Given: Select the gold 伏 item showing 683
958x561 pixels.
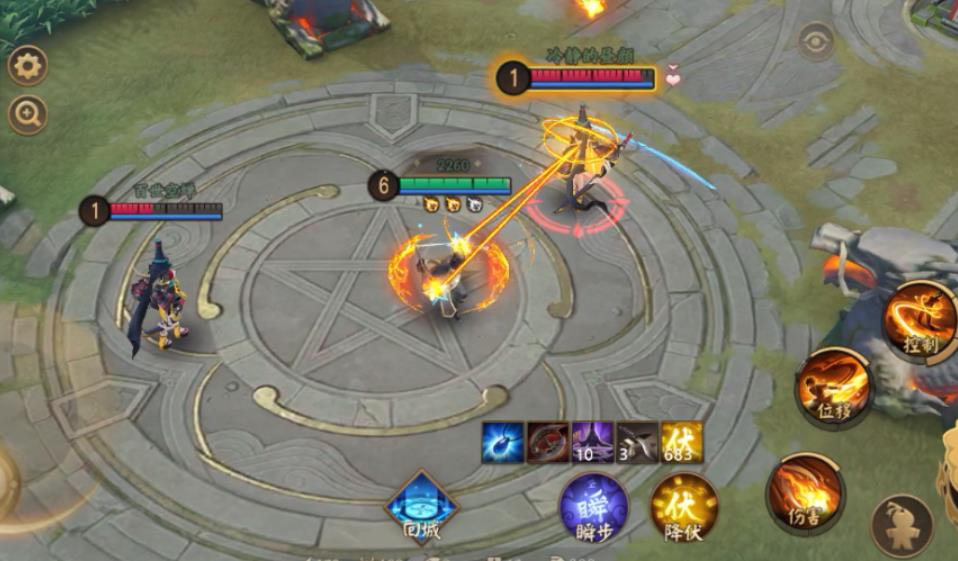Looking at the screenshot, I should tap(682, 442).
